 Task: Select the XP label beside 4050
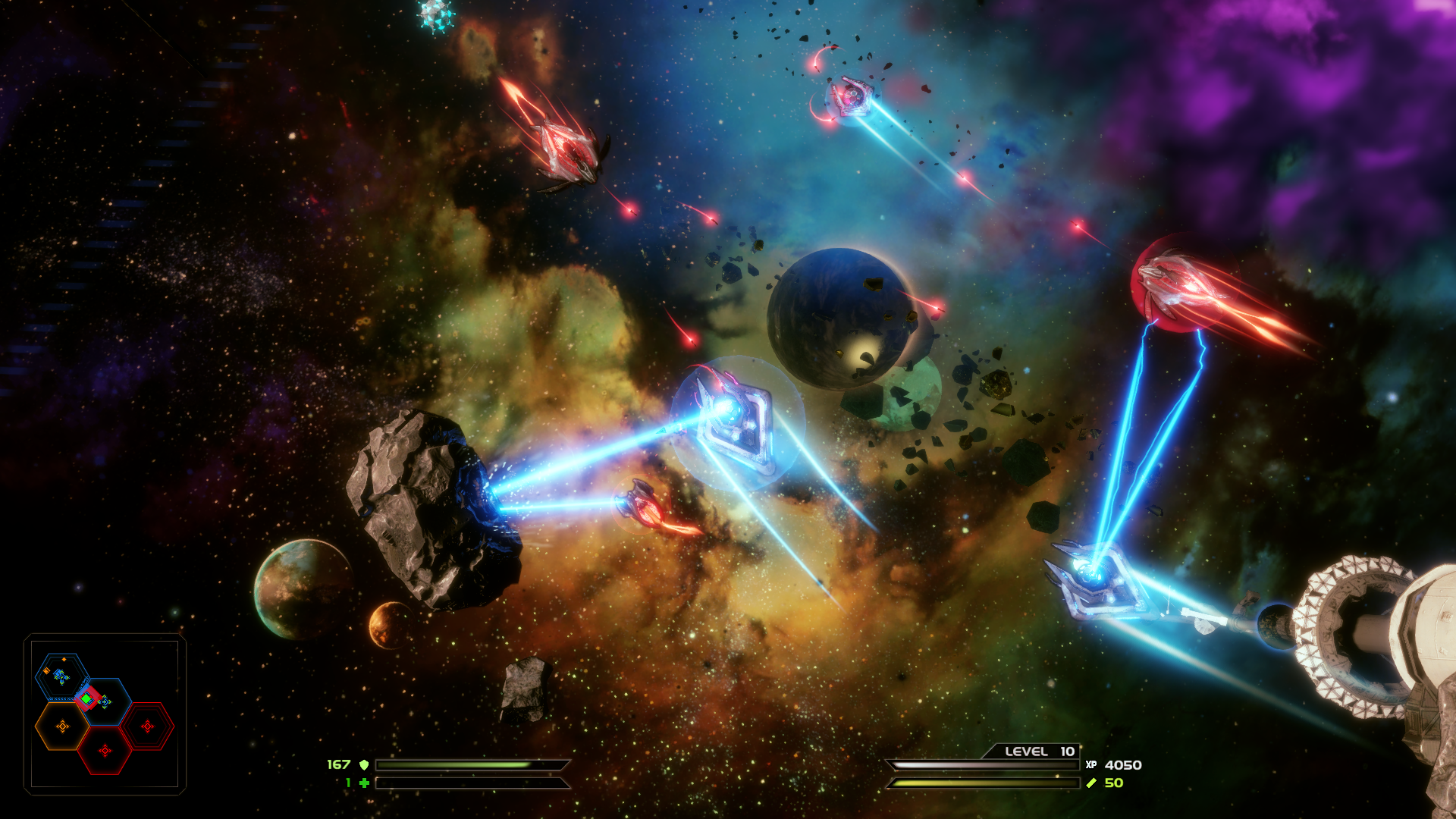coord(1092,765)
